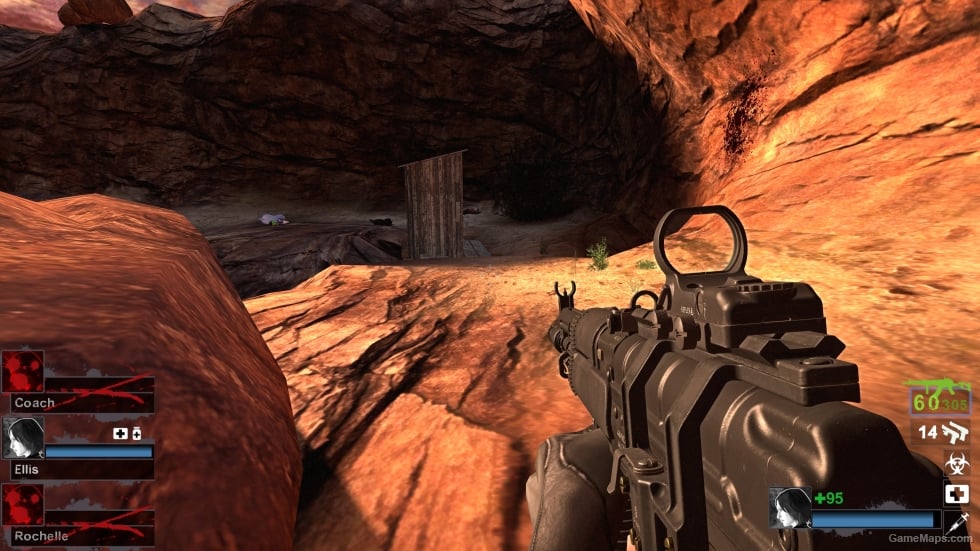The height and width of the screenshot is (551, 980).
Task: Select Ellis's teammate portrait
Action: click(21, 437)
